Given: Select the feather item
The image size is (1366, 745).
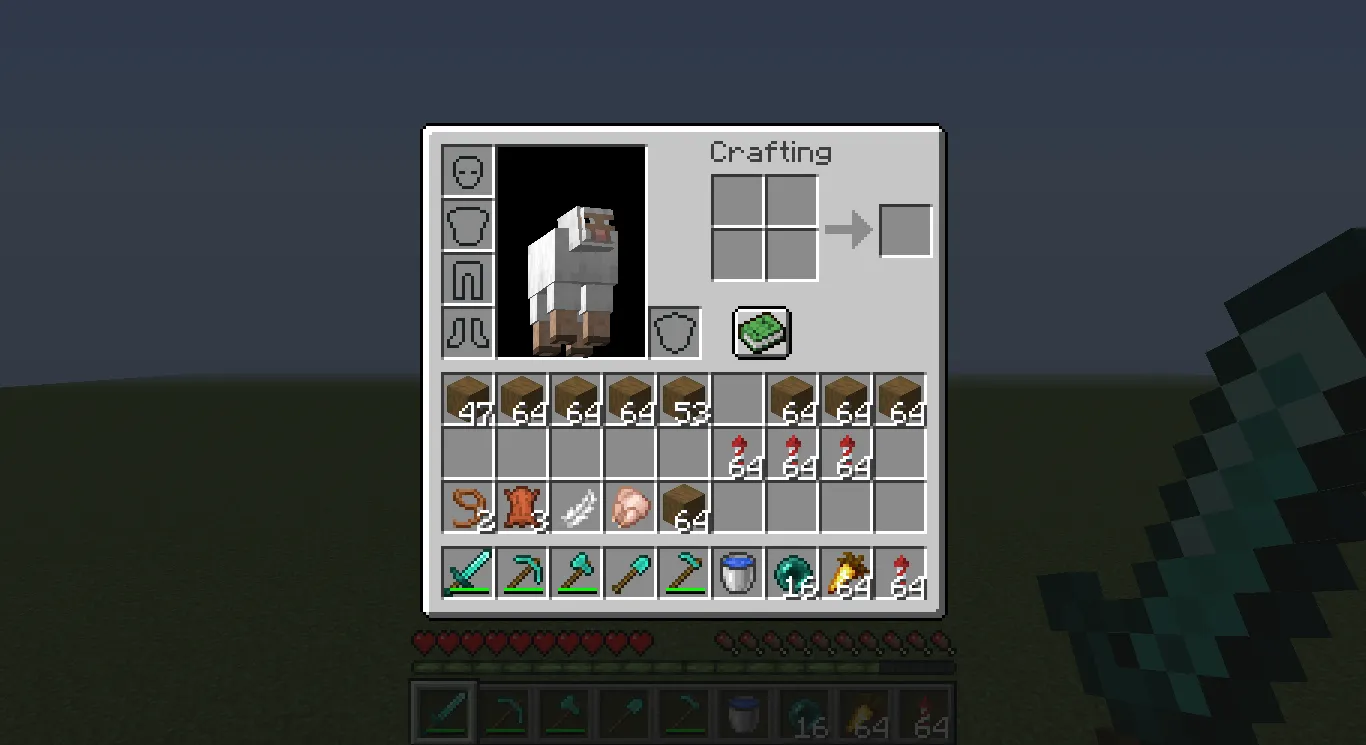Looking at the screenshot, I should pyautogui.click(x=574, y=508).
